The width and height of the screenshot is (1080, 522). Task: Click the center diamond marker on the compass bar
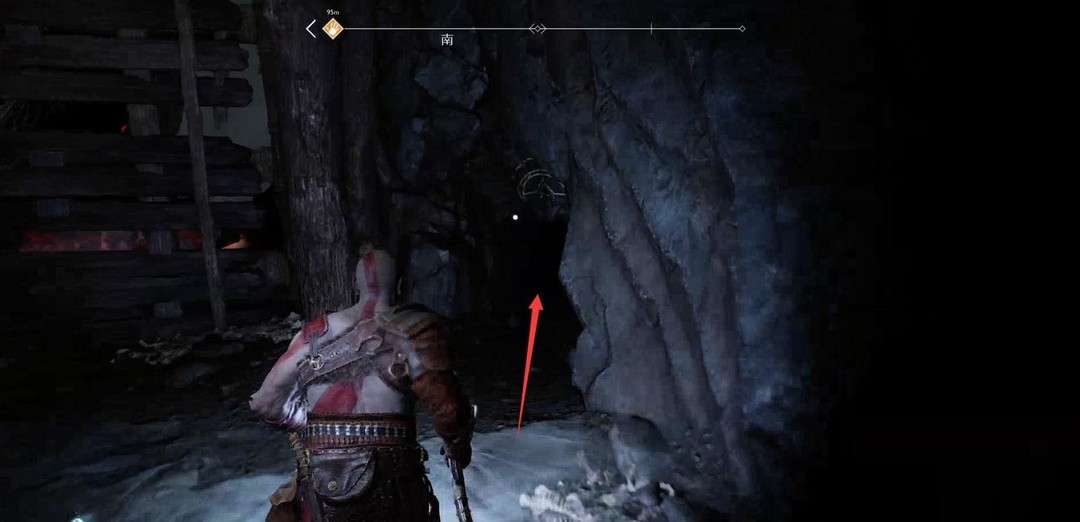pyautogui.click(x=538, y=29)
